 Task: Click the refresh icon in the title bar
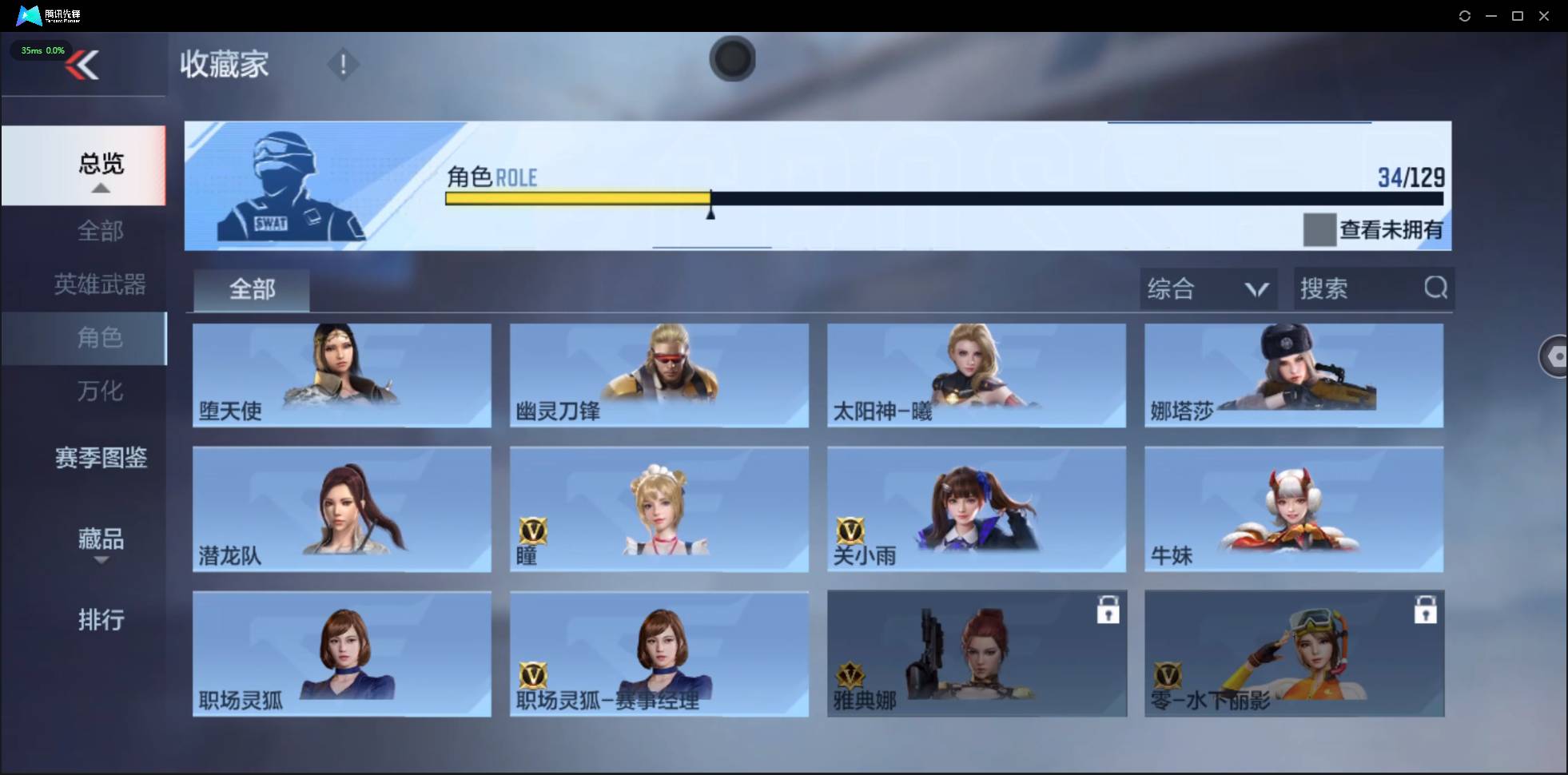pyautogui.click(x=1466, y=15)
